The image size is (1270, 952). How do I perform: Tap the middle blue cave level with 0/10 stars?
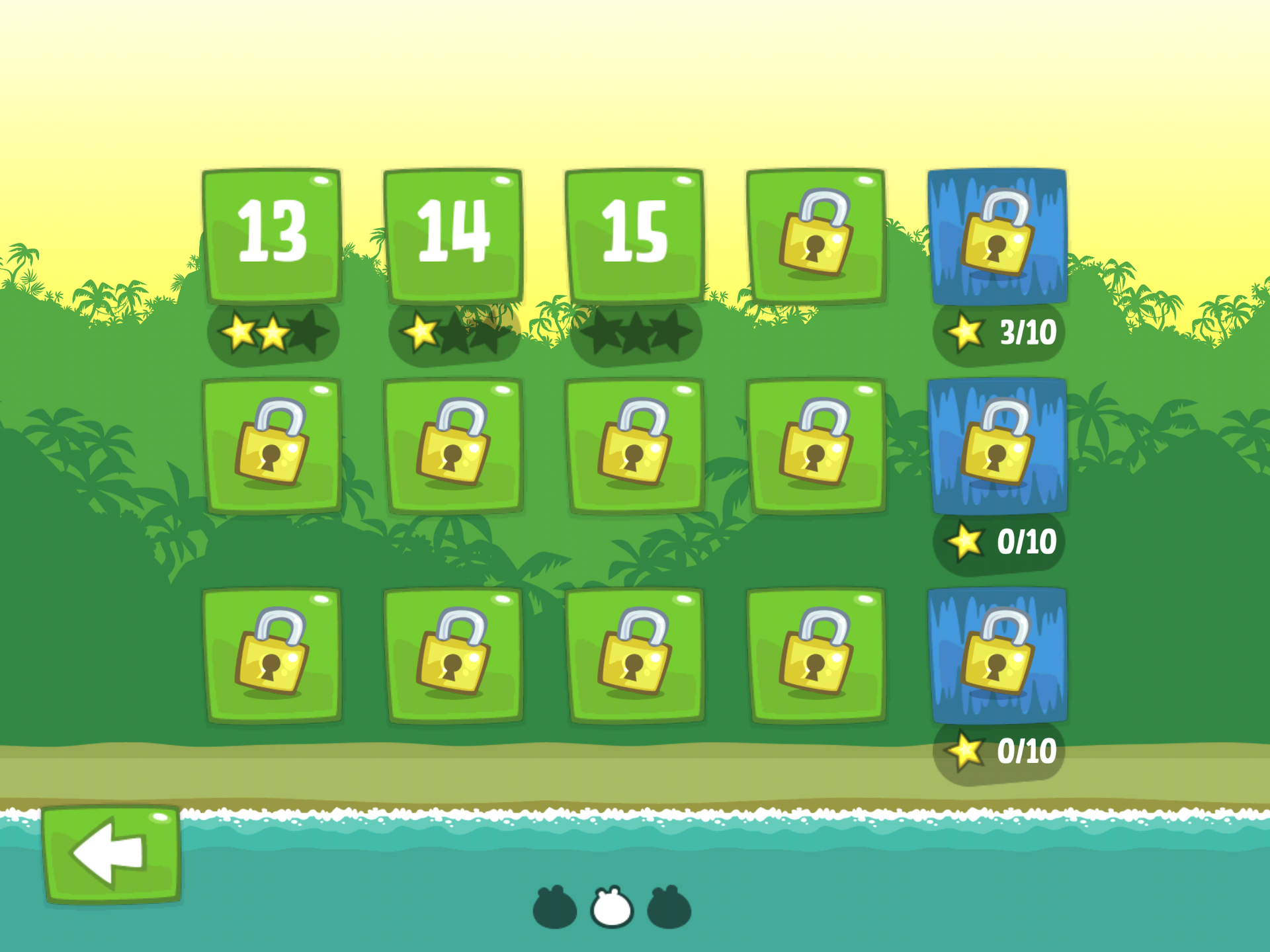click(x=999, y=446)
